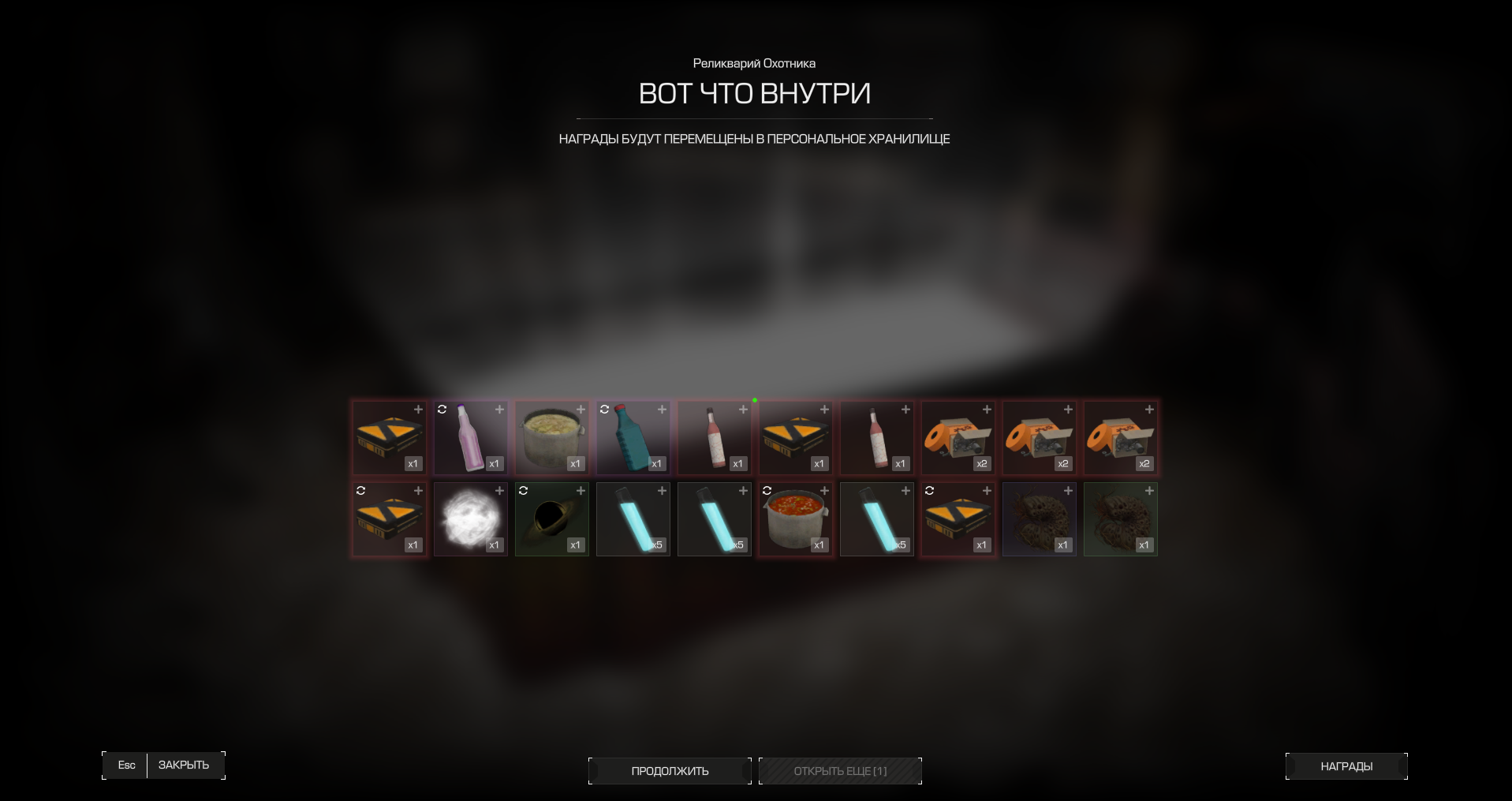
Task: Select the black ringed planet artifact
Action: pyautogui.click(x=552, y=519)
